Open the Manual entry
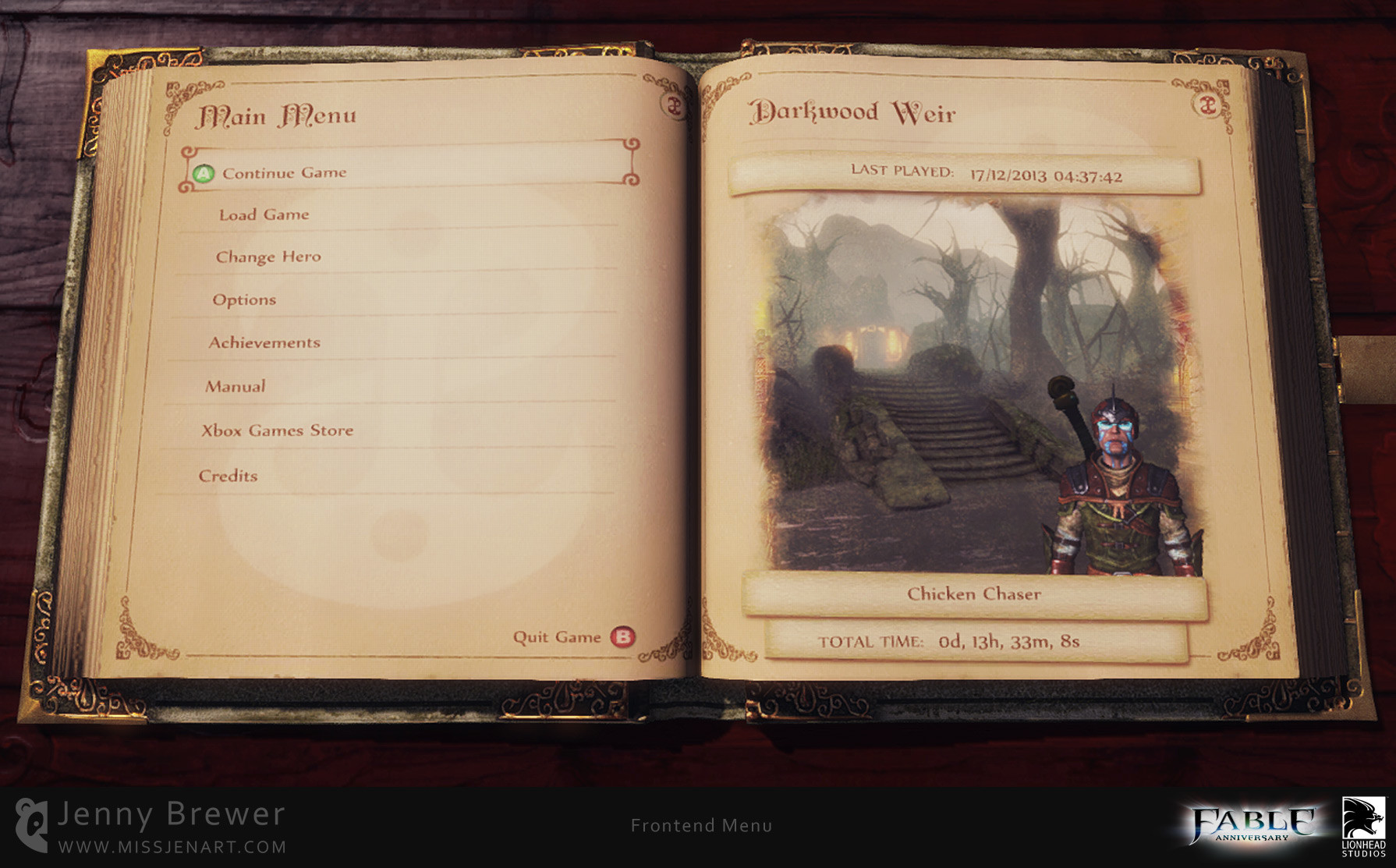The image size is (1396, 868). 235,386
